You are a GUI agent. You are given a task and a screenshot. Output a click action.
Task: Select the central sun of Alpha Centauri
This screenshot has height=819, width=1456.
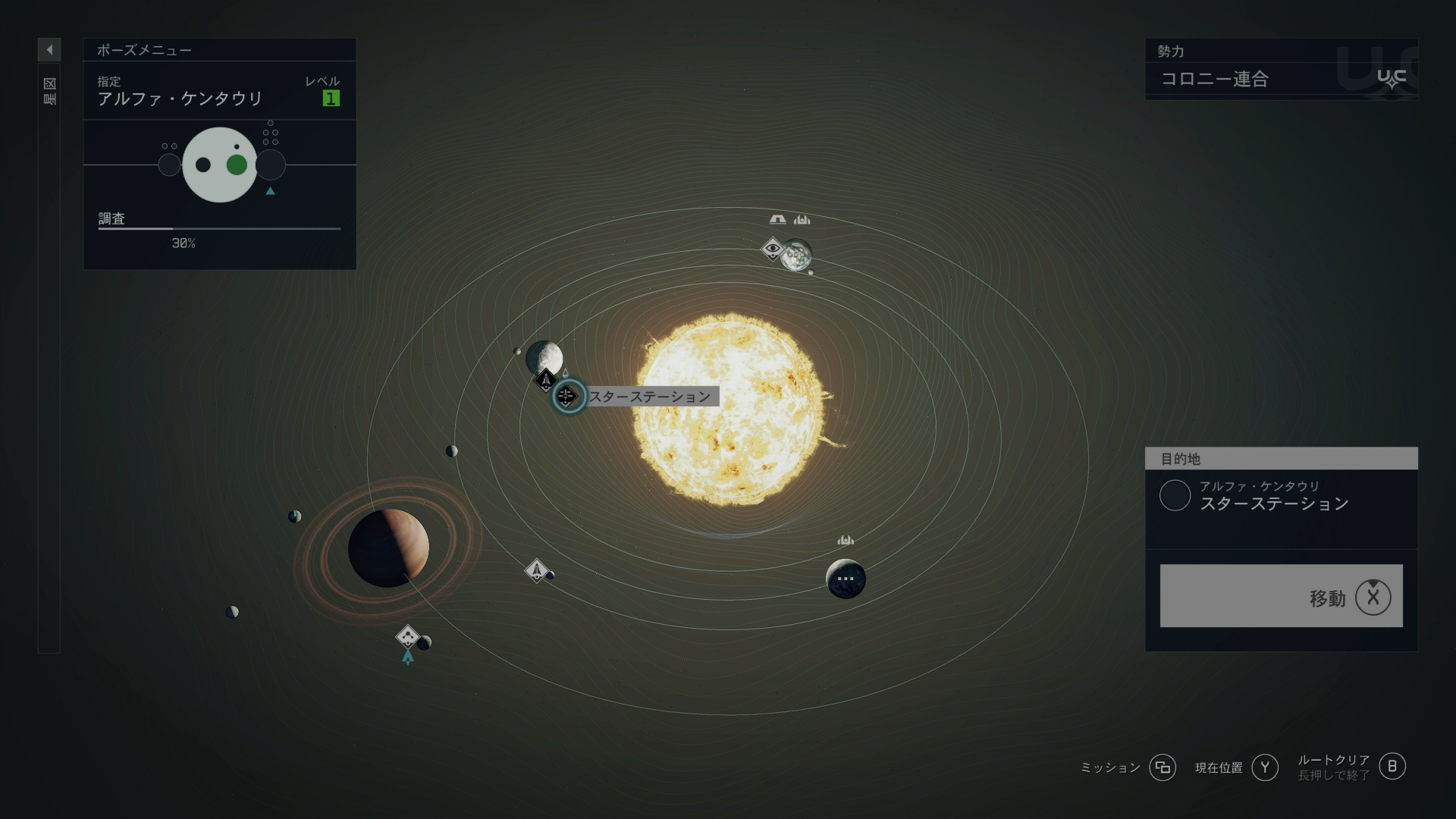(x=730, y=409)
